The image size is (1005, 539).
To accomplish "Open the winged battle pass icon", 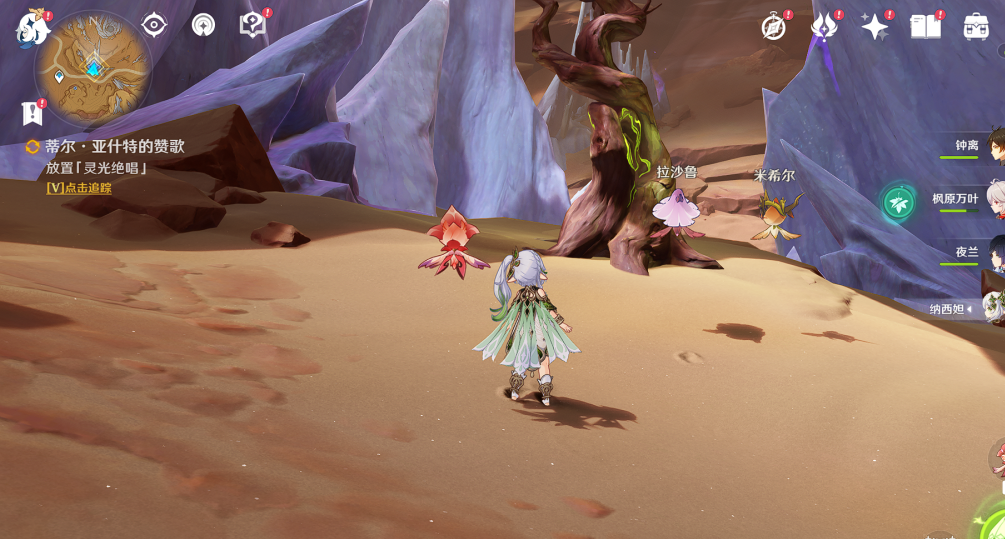I will [x=823, y=27].
